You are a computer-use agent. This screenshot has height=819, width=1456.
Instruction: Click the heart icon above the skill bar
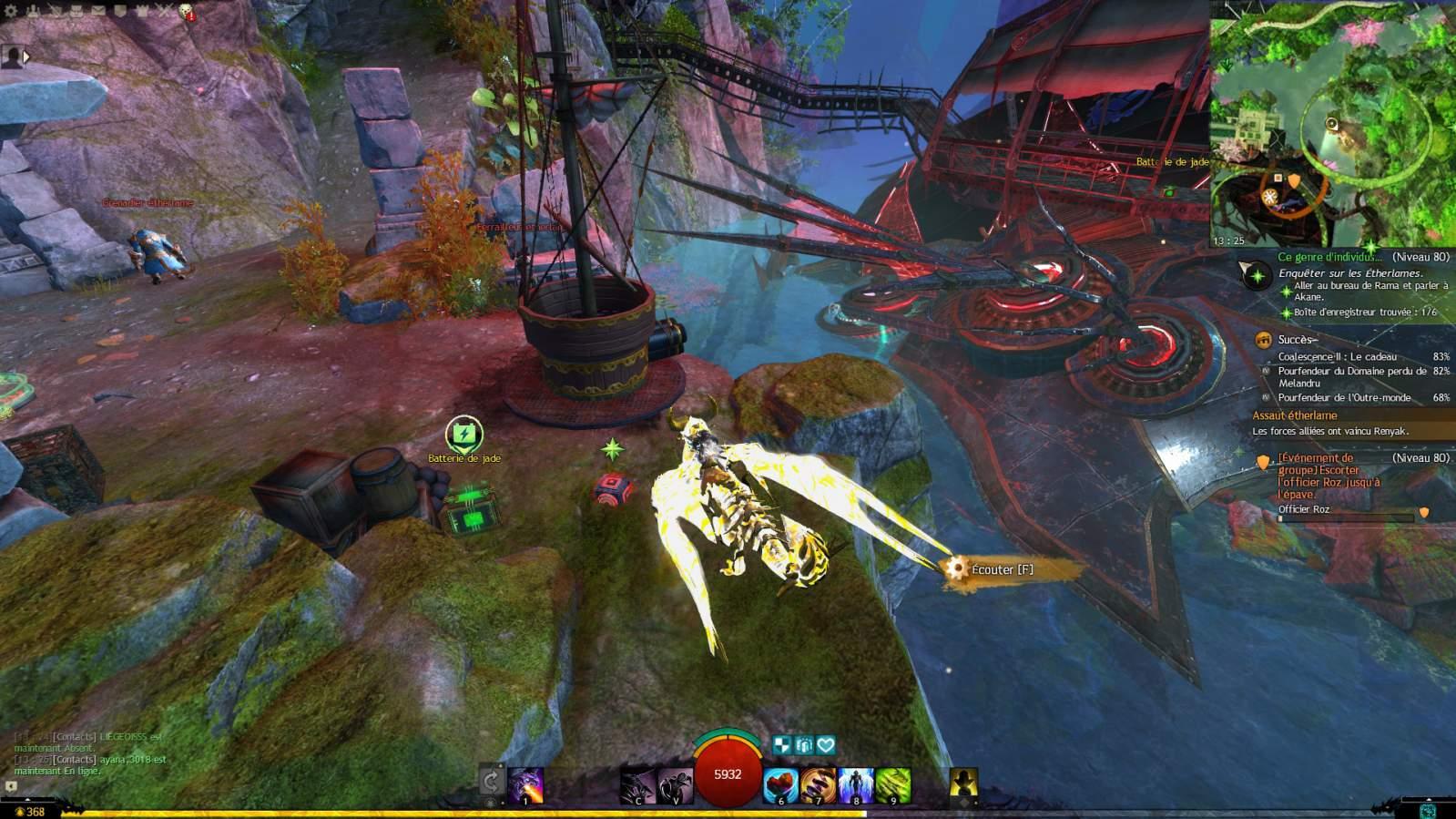click(826, 745)
